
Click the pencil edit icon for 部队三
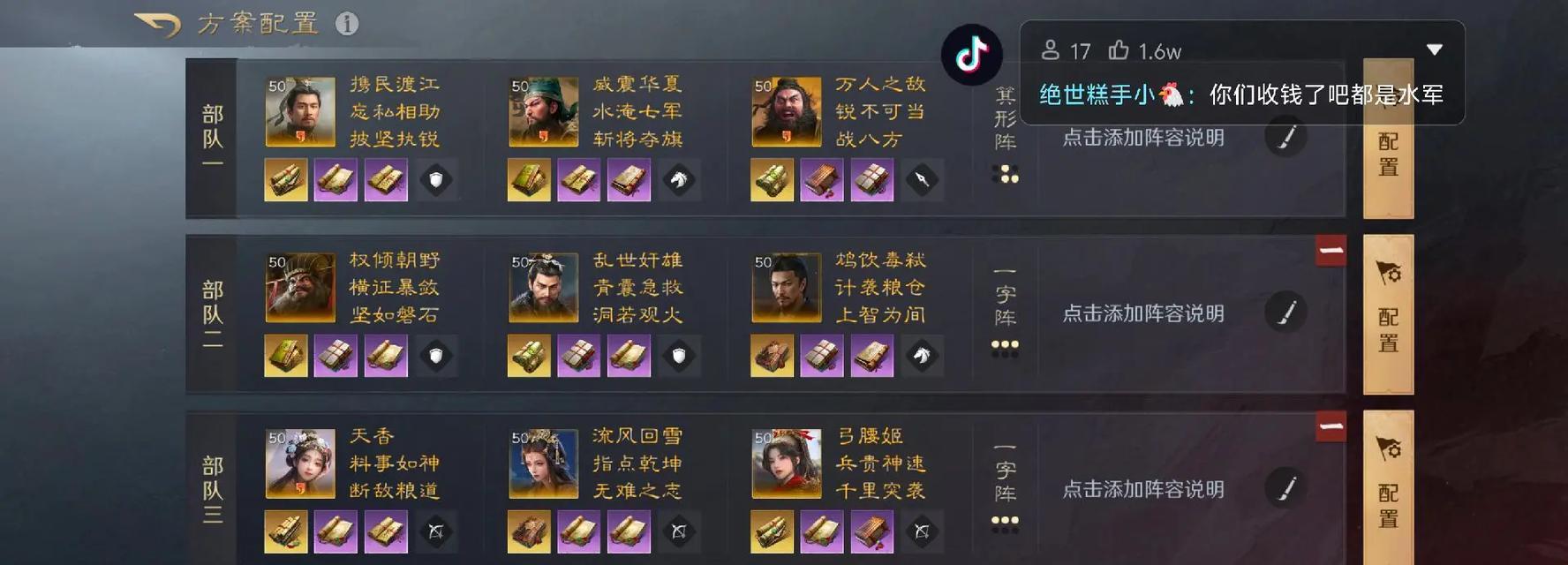tap(1285, 488)
